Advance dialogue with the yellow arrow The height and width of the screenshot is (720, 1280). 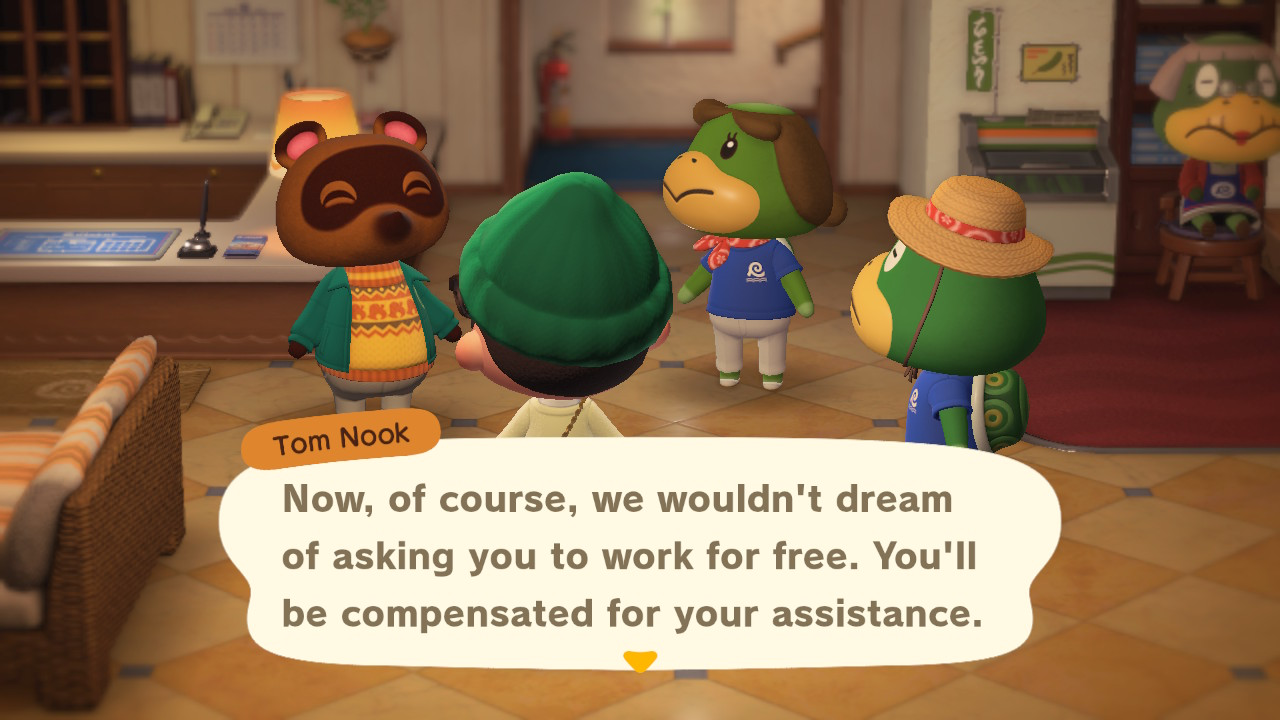point(639,661)
